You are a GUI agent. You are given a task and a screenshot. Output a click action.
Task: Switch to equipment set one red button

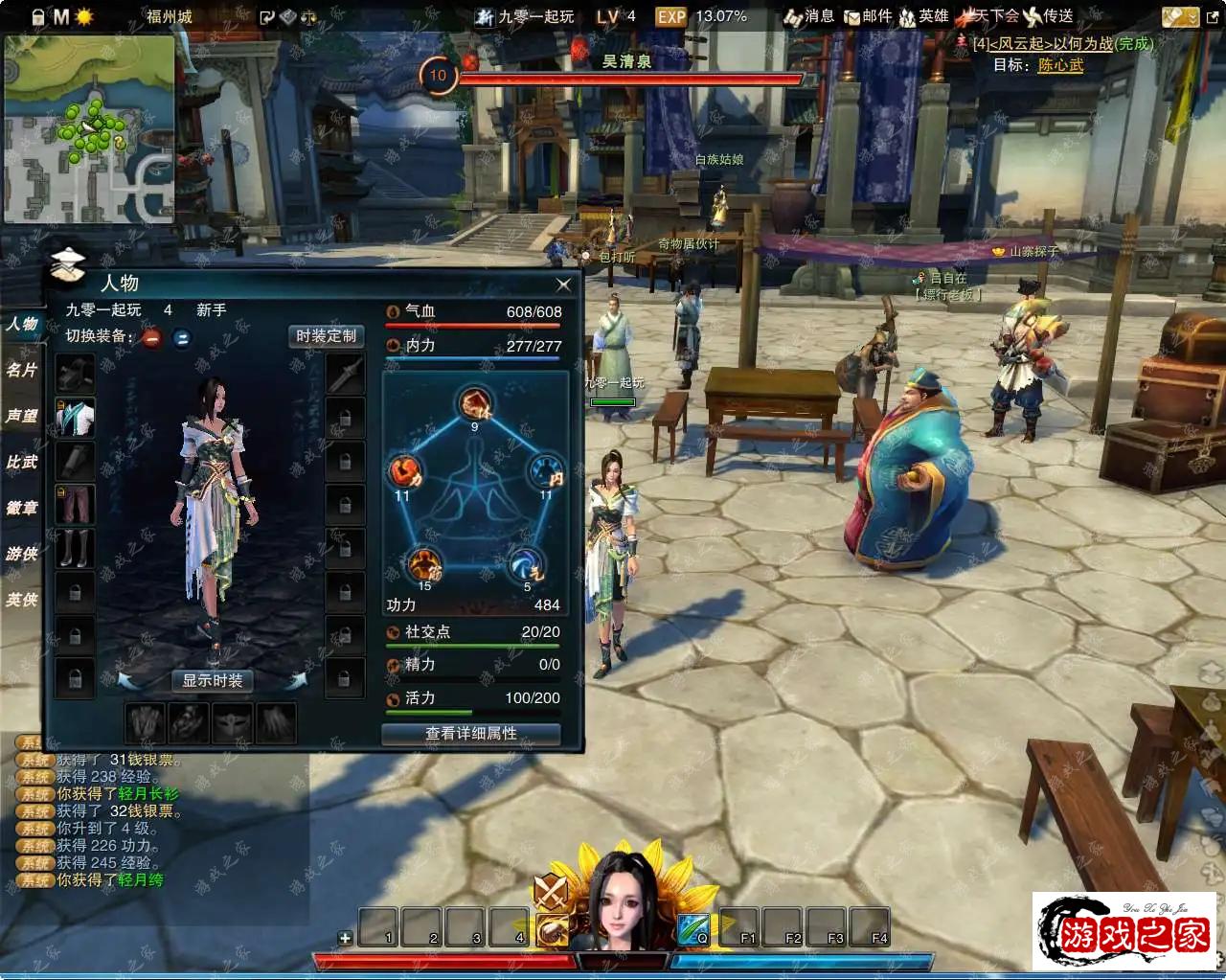(152, 337)
